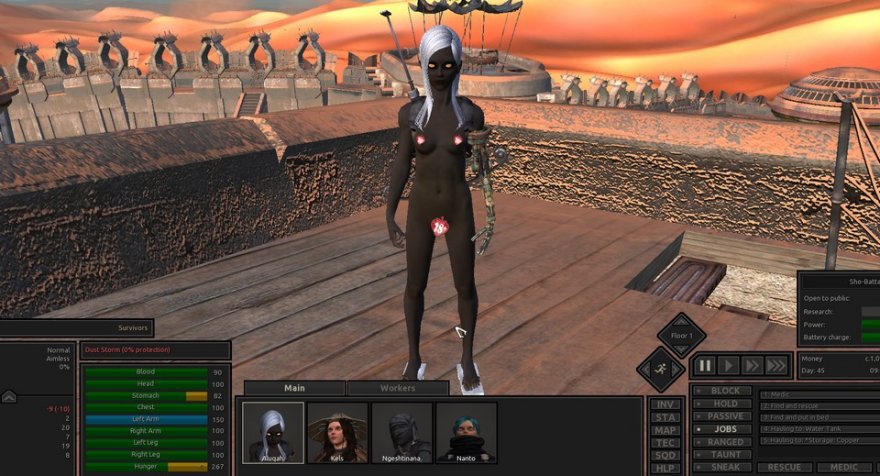880x476 pixels.
Task: Toggle the JOBS setting
Action: pyautogui.click(x=724, y=429)
